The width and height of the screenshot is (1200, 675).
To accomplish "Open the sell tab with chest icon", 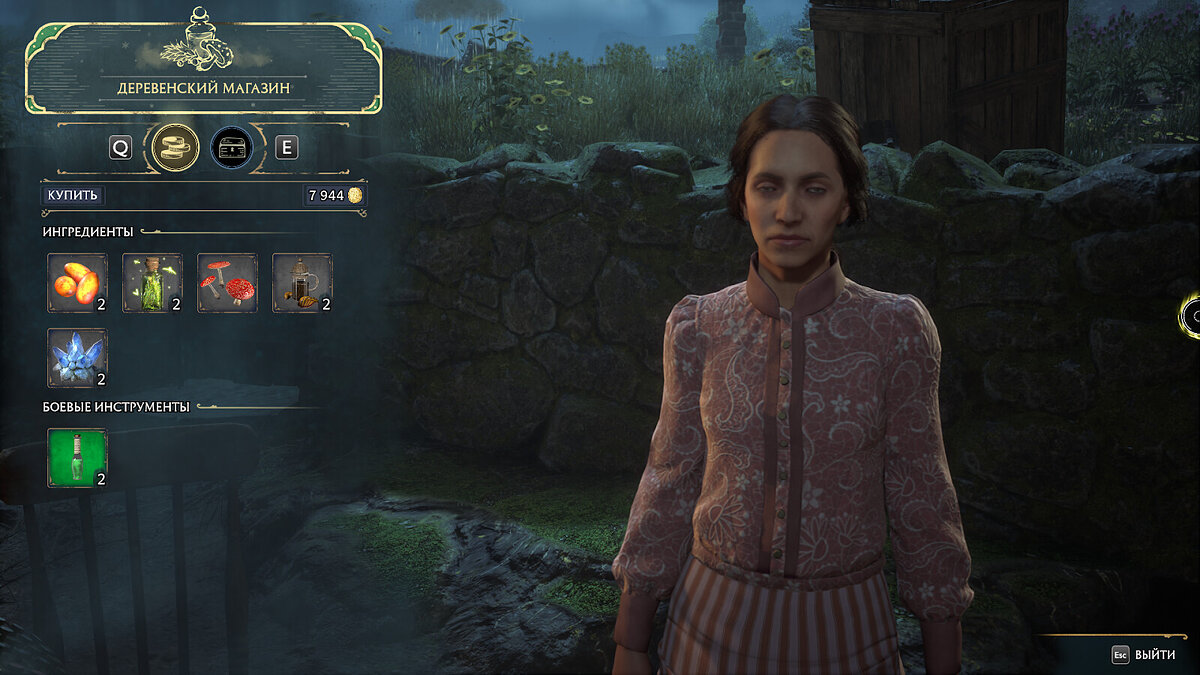I will coord(231,148).
